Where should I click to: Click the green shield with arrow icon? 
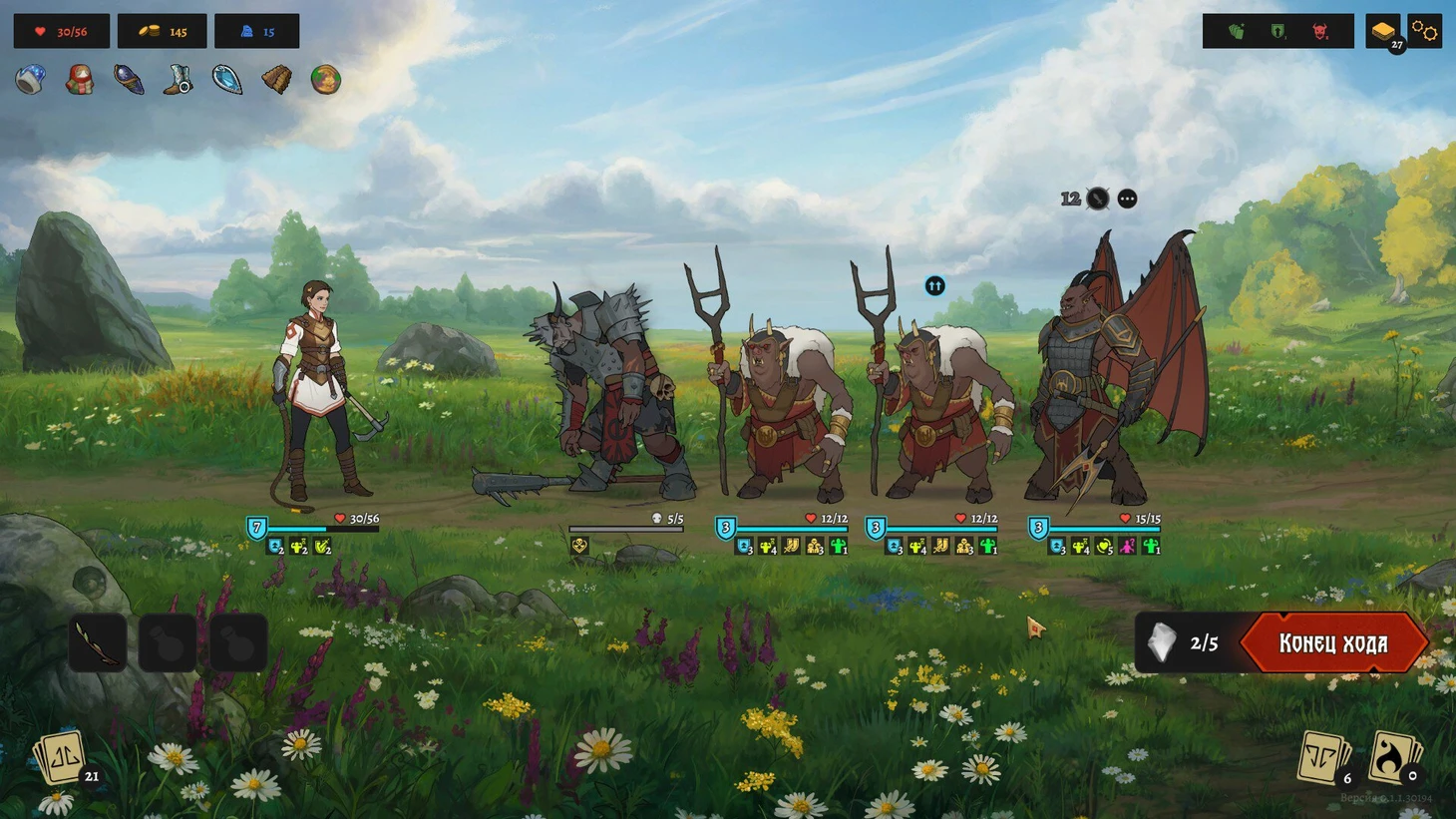coord(1278,32)
